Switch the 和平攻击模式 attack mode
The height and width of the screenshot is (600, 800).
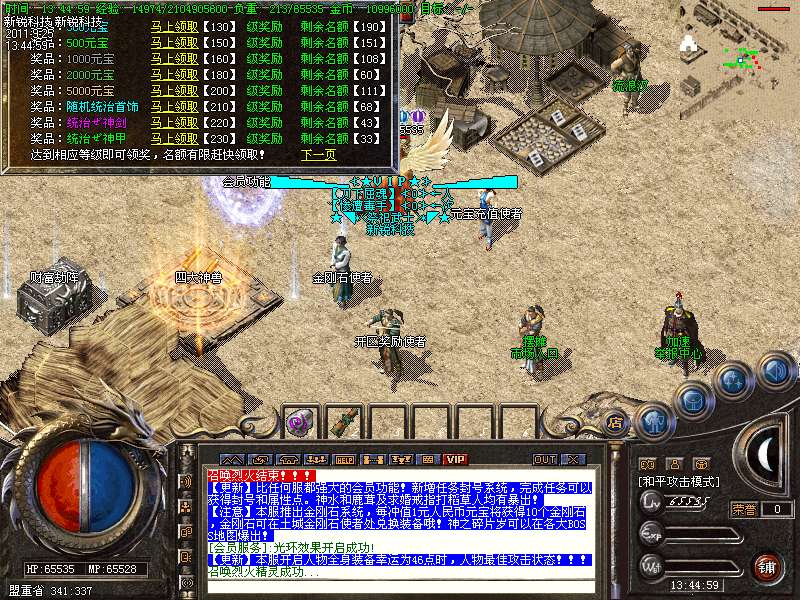coord(680,482)
